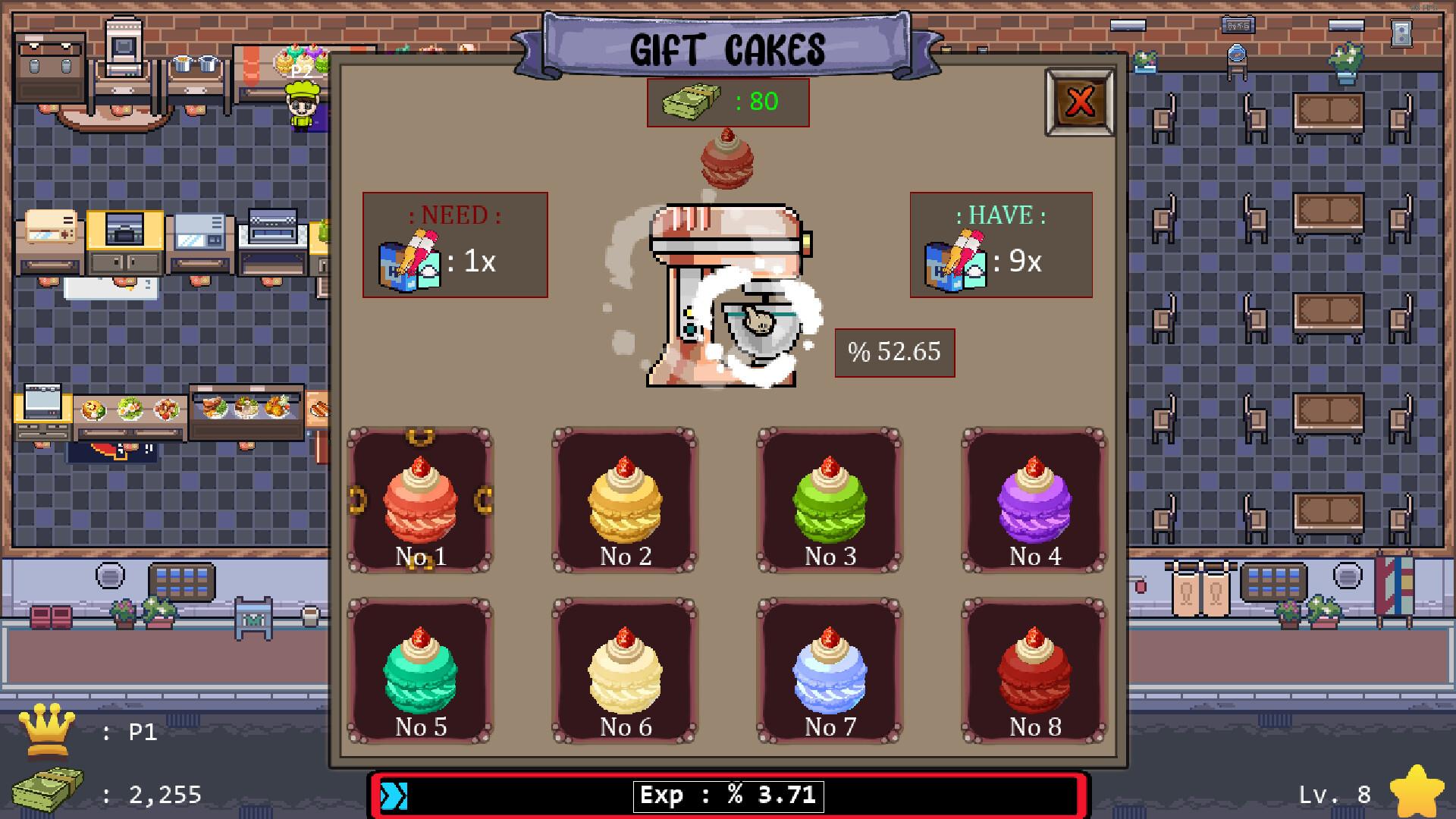Click the Exp 3.71 progress bar
Screen dimensions: 1456x819
click(726, 793)
